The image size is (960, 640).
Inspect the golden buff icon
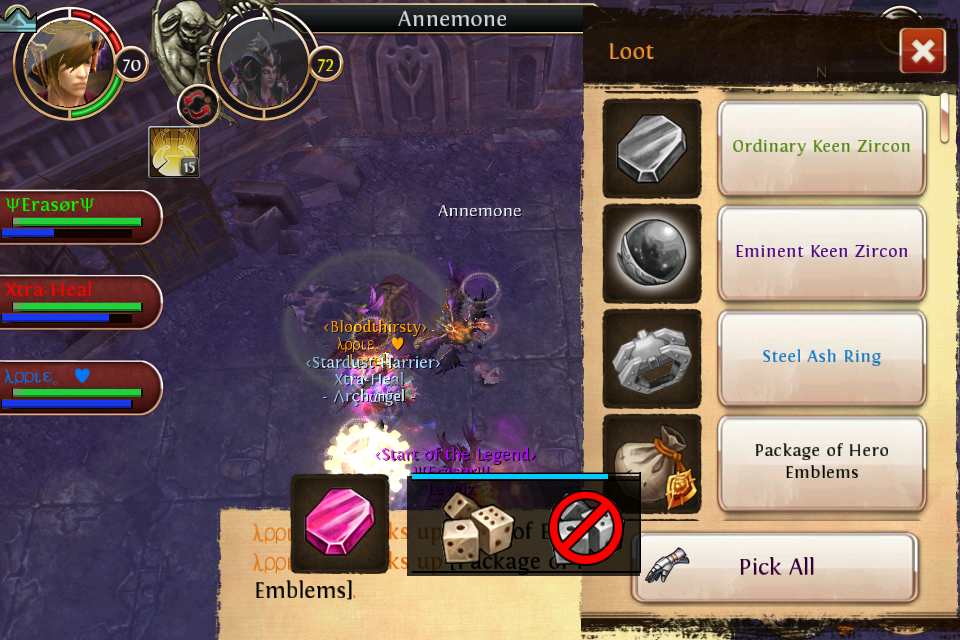tap(174, 152)
